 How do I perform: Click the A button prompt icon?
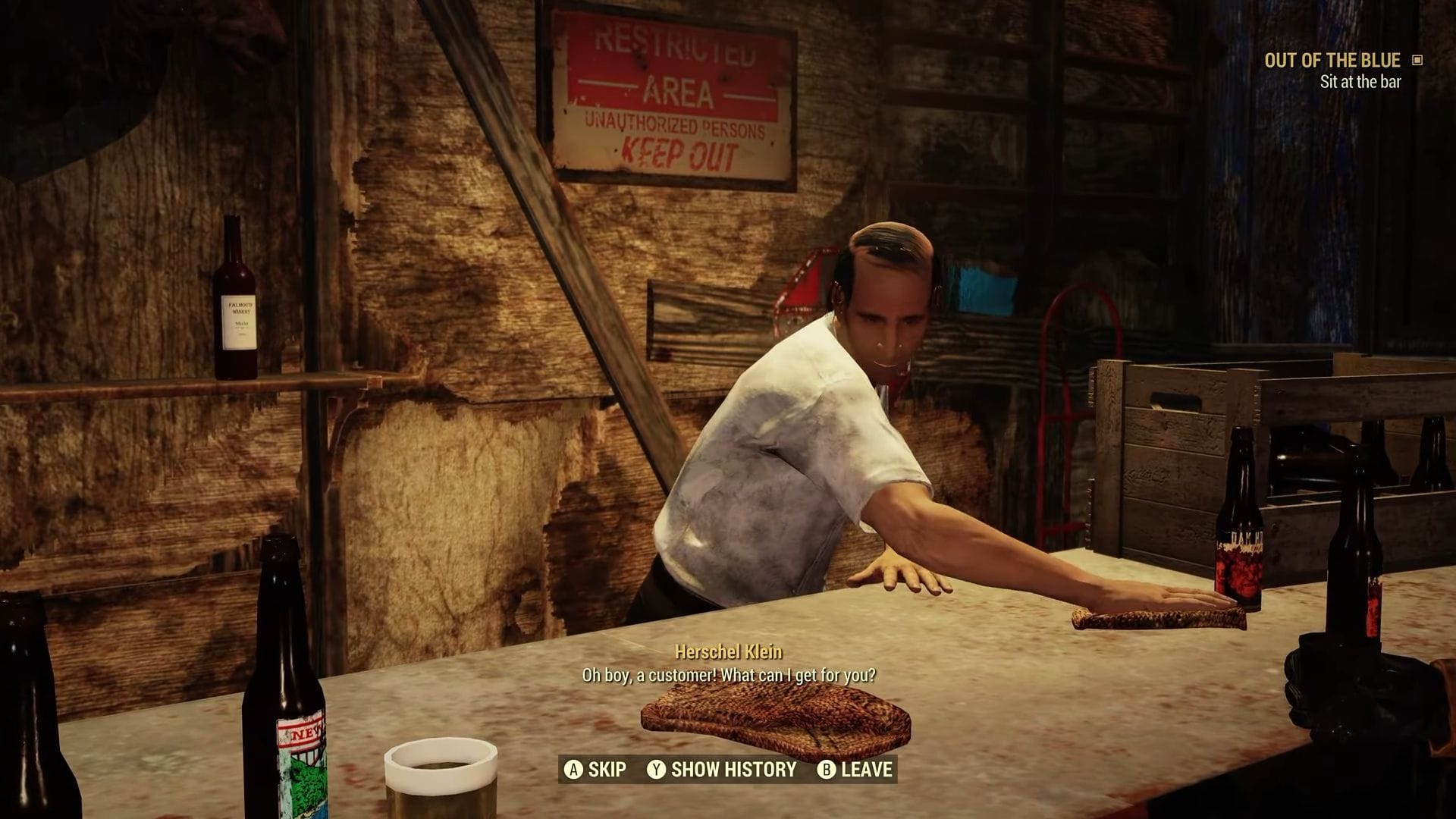pyautogui.click(x=574, y=770)
